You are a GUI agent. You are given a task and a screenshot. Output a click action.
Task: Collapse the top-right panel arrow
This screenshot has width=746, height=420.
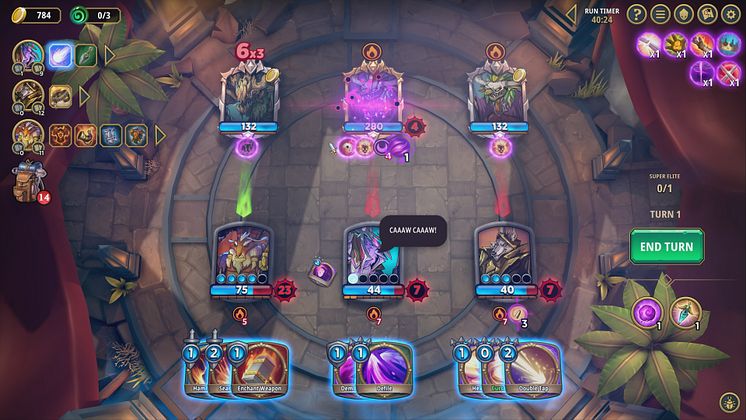[571, 14]
